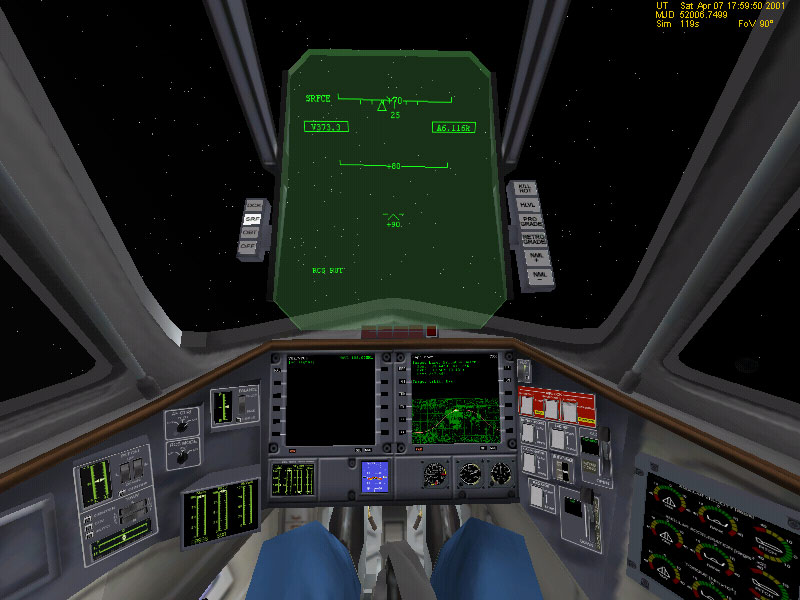Activate the KILL ROT autopilot button
Image resolution: width=800 pixels, height=600 pixels.
[x=526, y=188]
